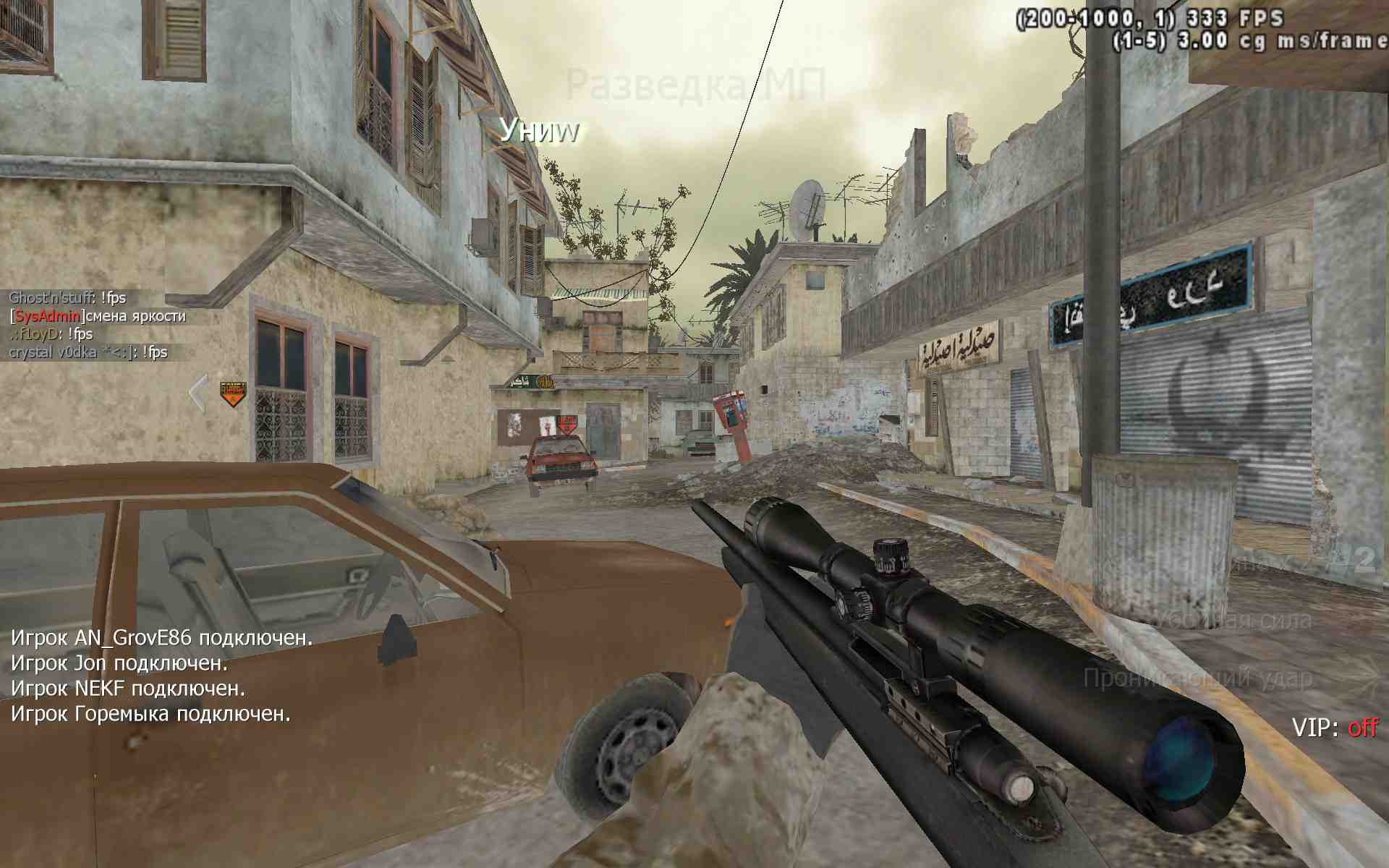Select the SysAdmin chat message line
Viewport: 1389px width, 868px height.
[x=98, y=316]
